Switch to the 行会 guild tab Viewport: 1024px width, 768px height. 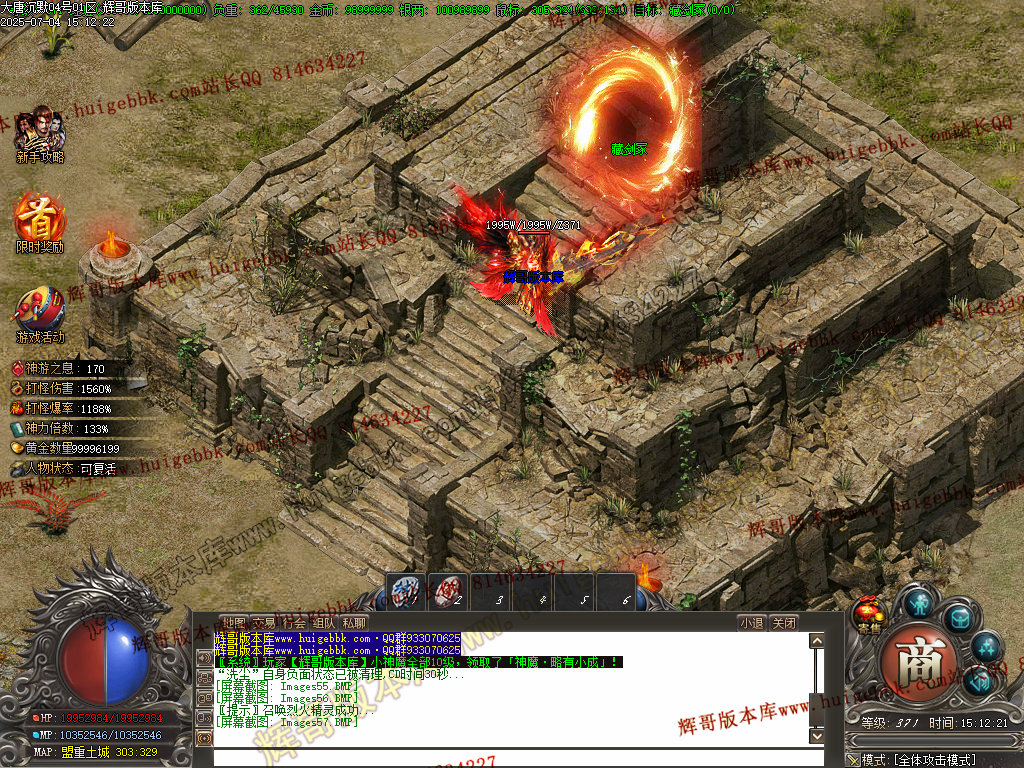(294, 622)
